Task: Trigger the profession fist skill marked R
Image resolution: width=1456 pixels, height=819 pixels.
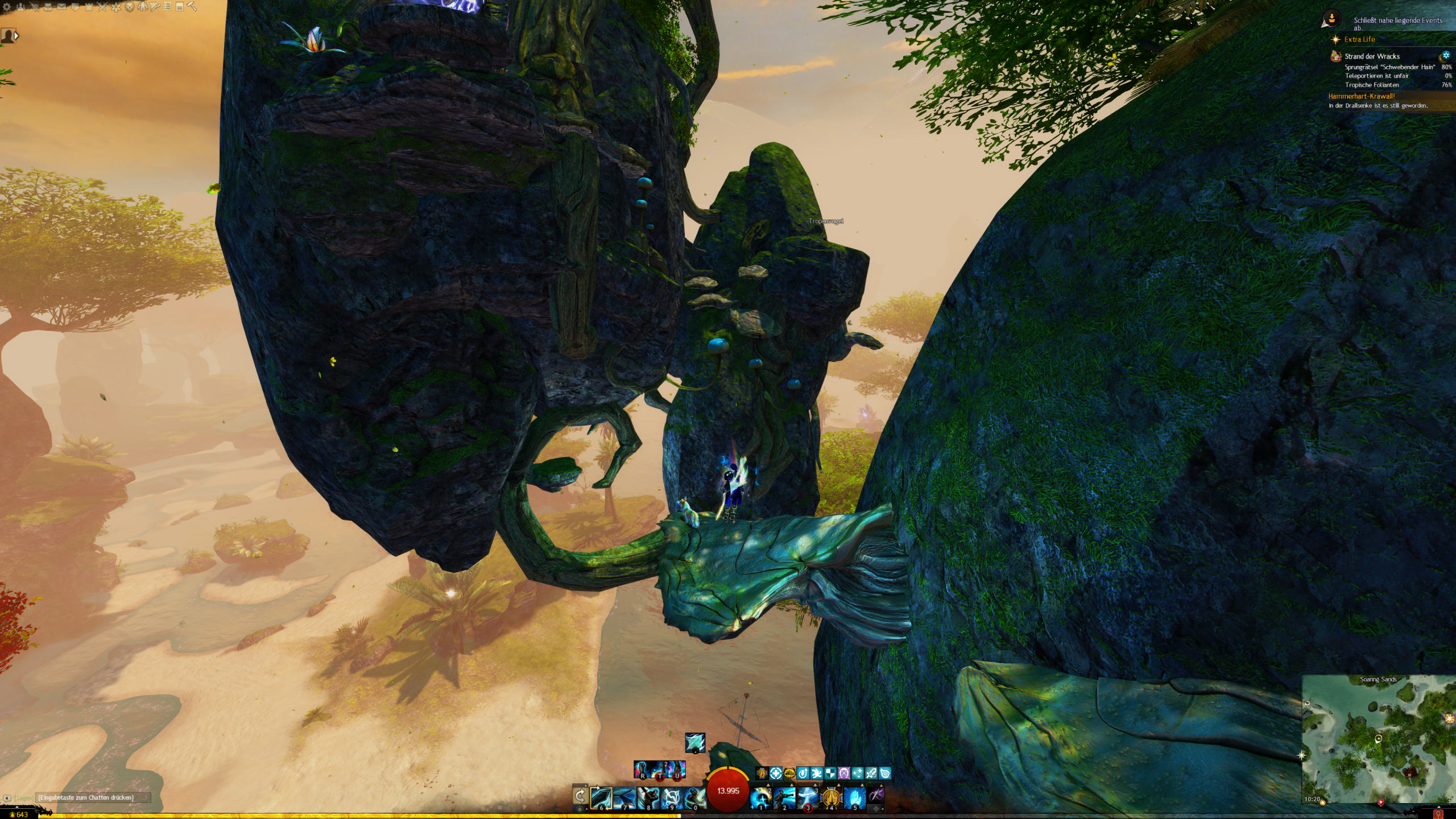Action: [642, 770]
